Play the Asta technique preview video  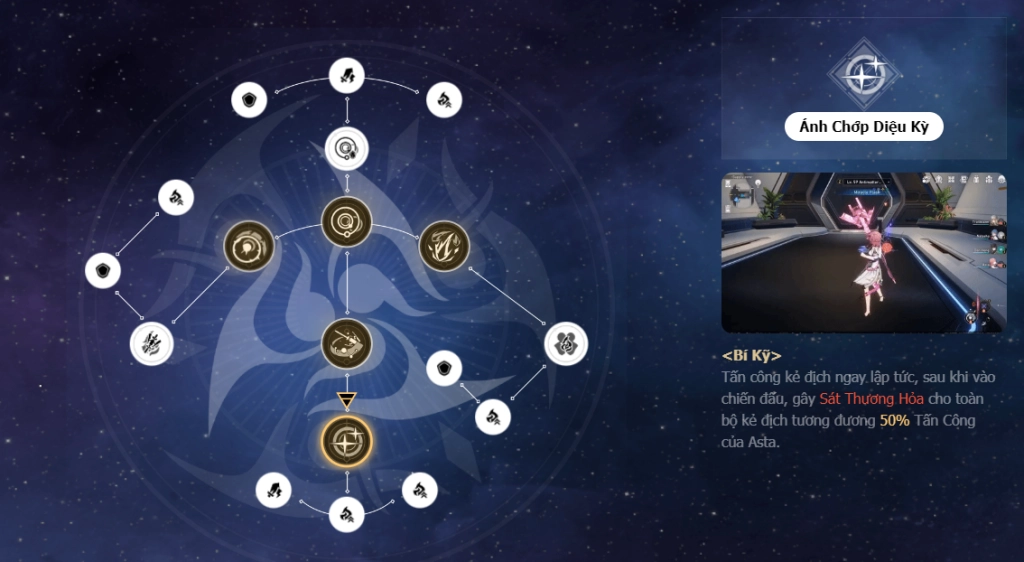[864, 252]
